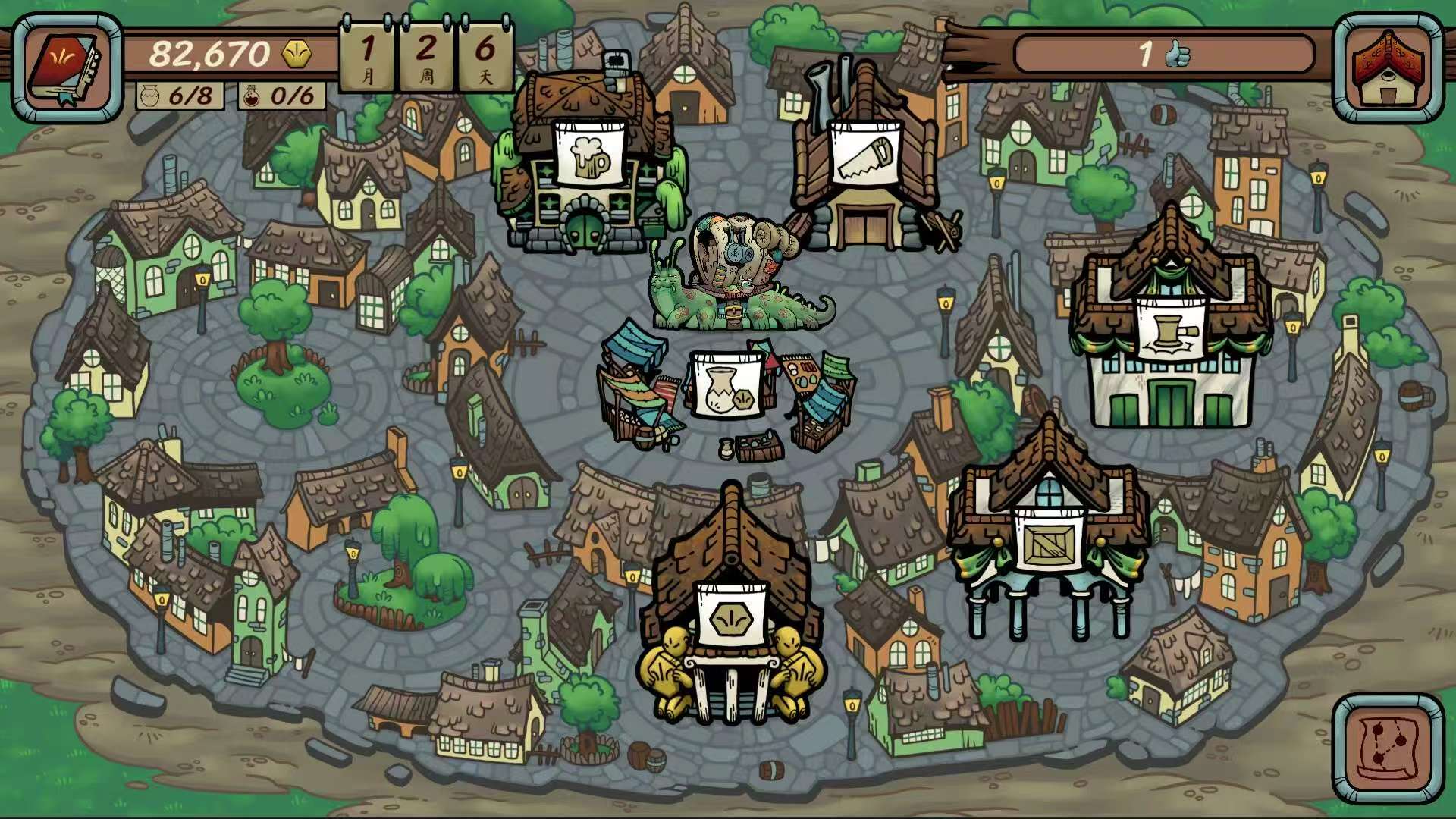Visit the carpenter with saw sign
This screenshot has height=819, width=1456.
pyautogui.click(x=865, y=155)
